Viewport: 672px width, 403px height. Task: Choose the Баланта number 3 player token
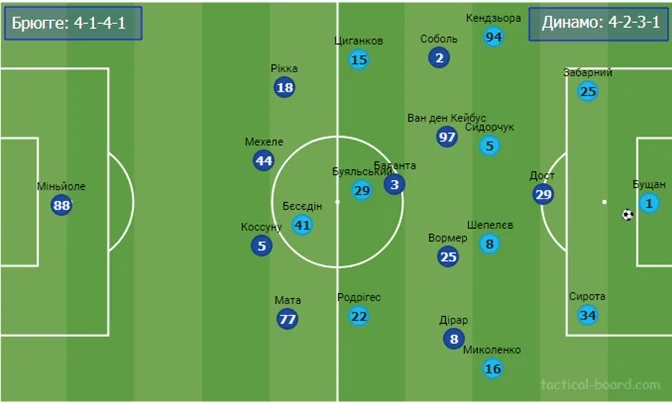(x=394, y=184)
